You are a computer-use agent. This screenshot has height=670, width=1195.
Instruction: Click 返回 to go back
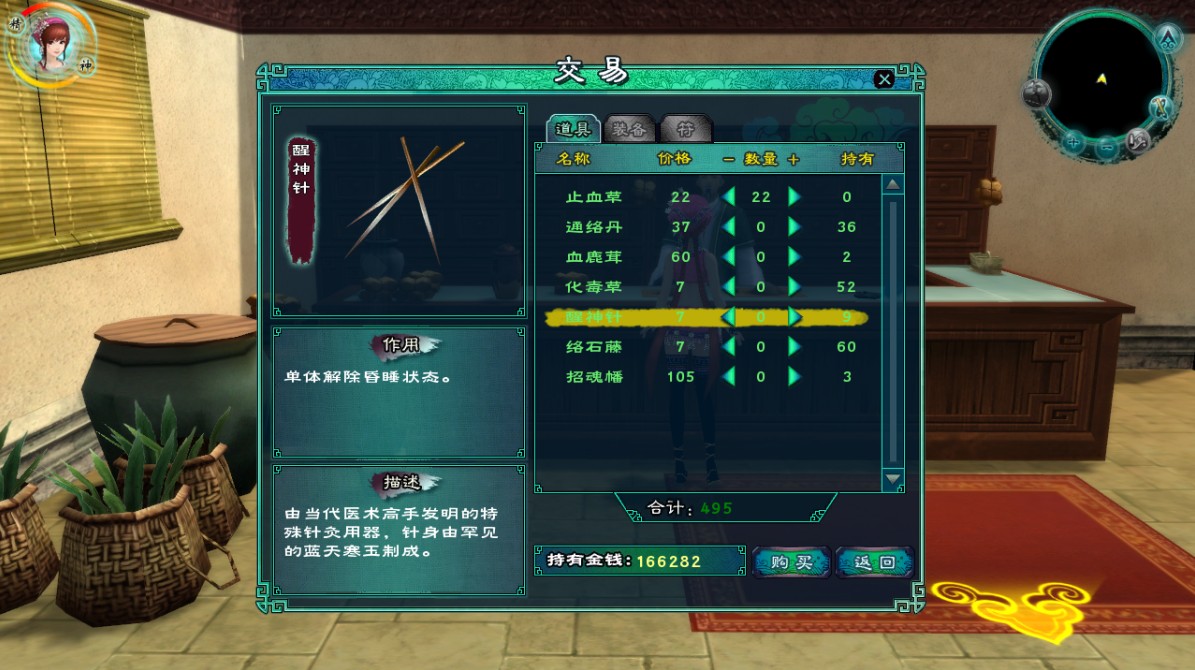tap(874, 562)
